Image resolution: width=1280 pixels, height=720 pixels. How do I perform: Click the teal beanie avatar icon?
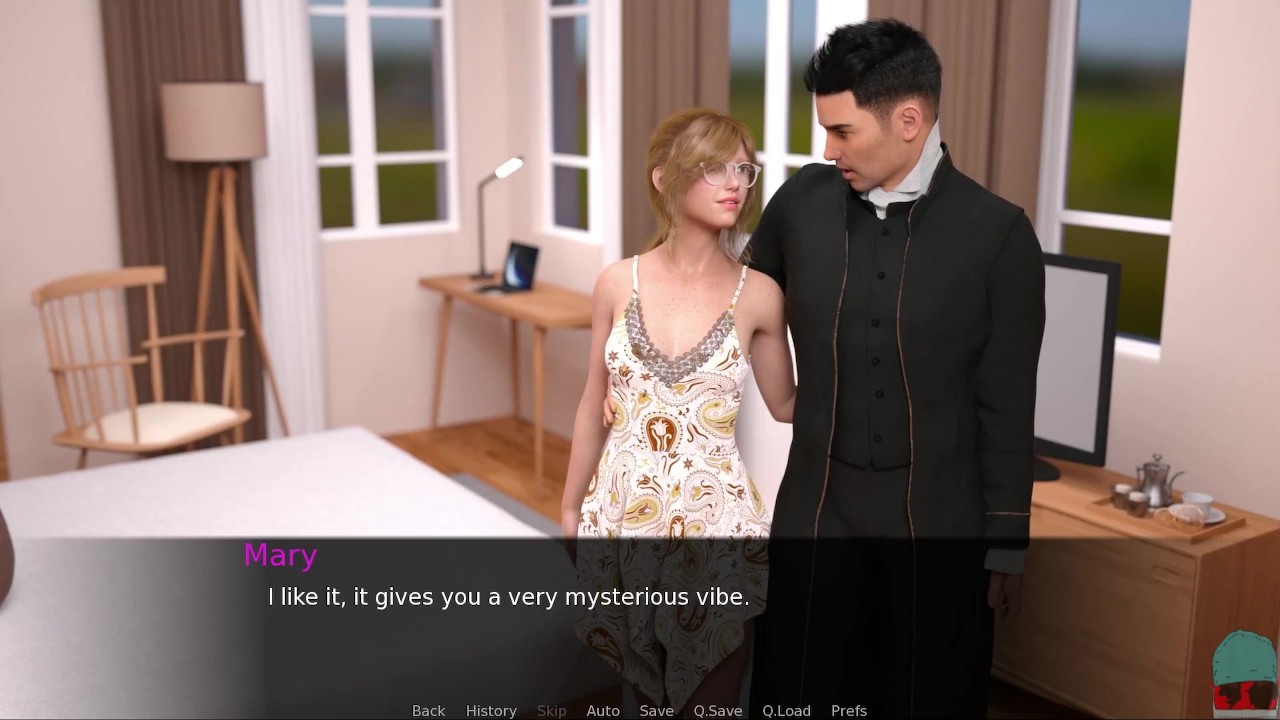[x=1244, y=671]
